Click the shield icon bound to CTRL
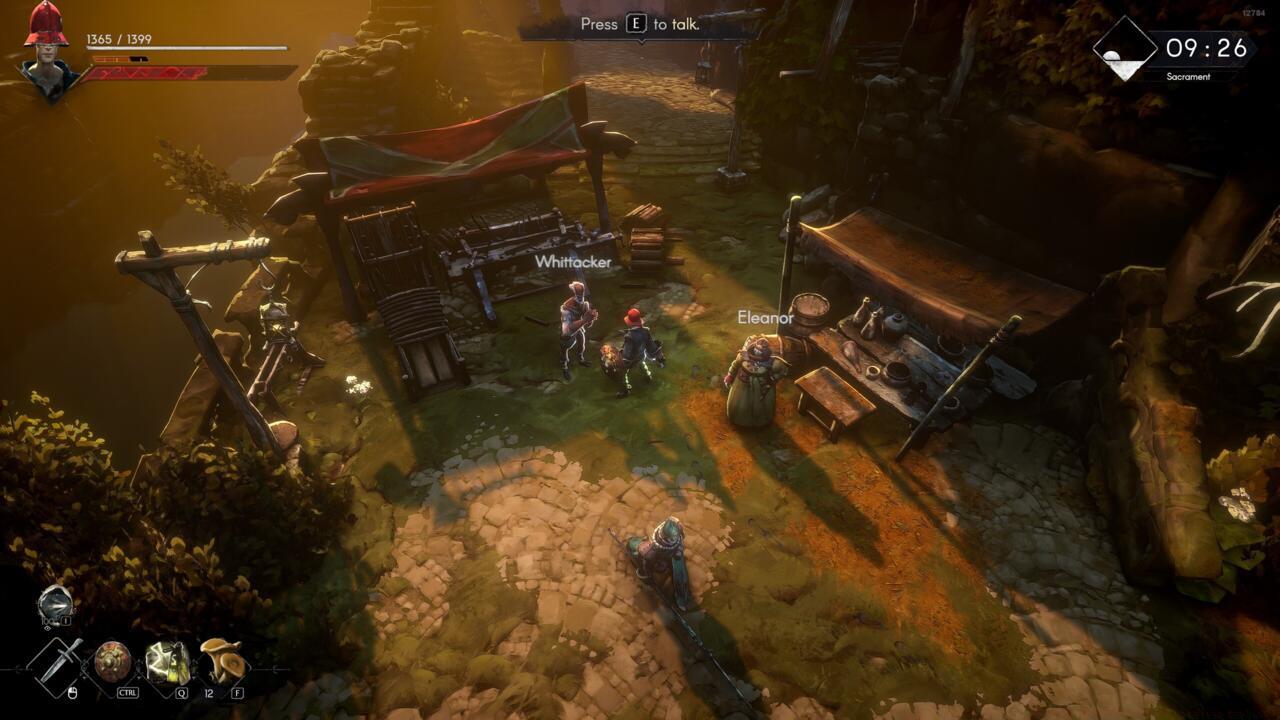Image resolution: width=1280 pixels, height=720 pixels. 112,661
